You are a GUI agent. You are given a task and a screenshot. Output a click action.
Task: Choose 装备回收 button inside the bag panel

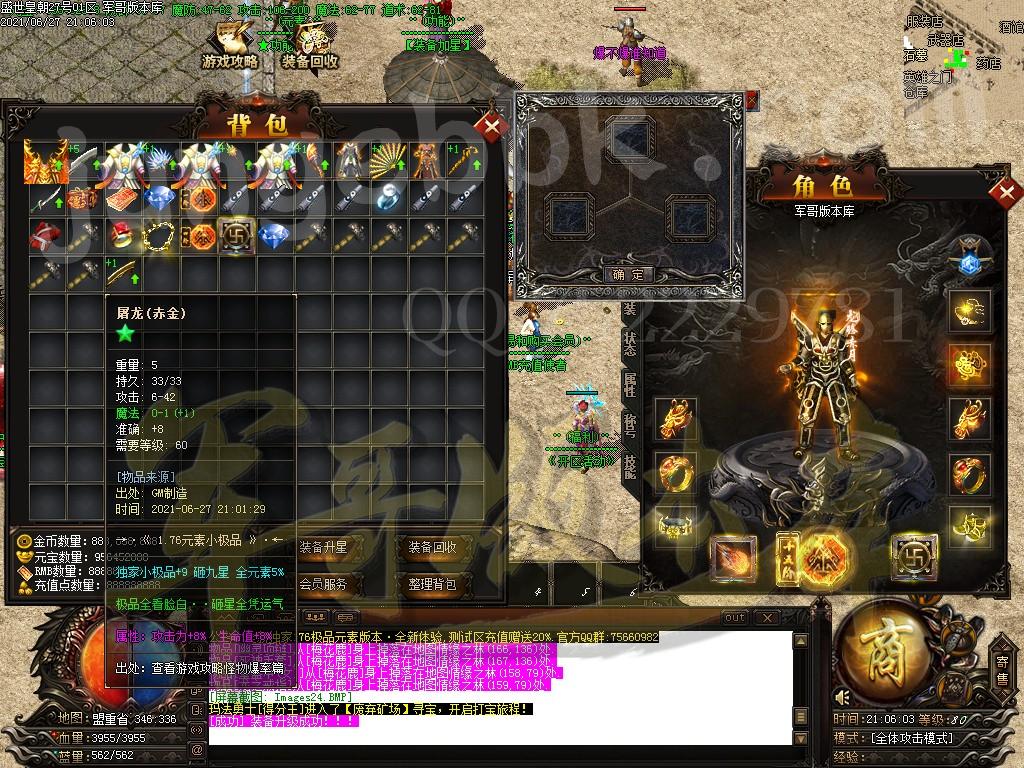tap(432, 547)
